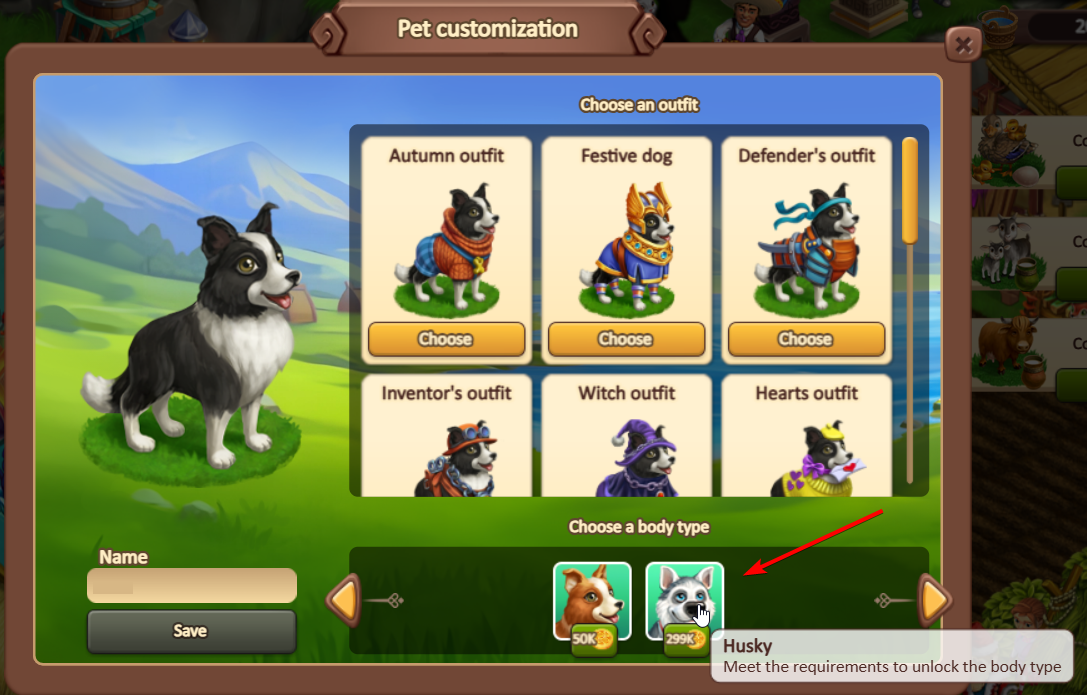Select the Hearts outfit card
1087x695 pixels.
(x=806, y=440)
